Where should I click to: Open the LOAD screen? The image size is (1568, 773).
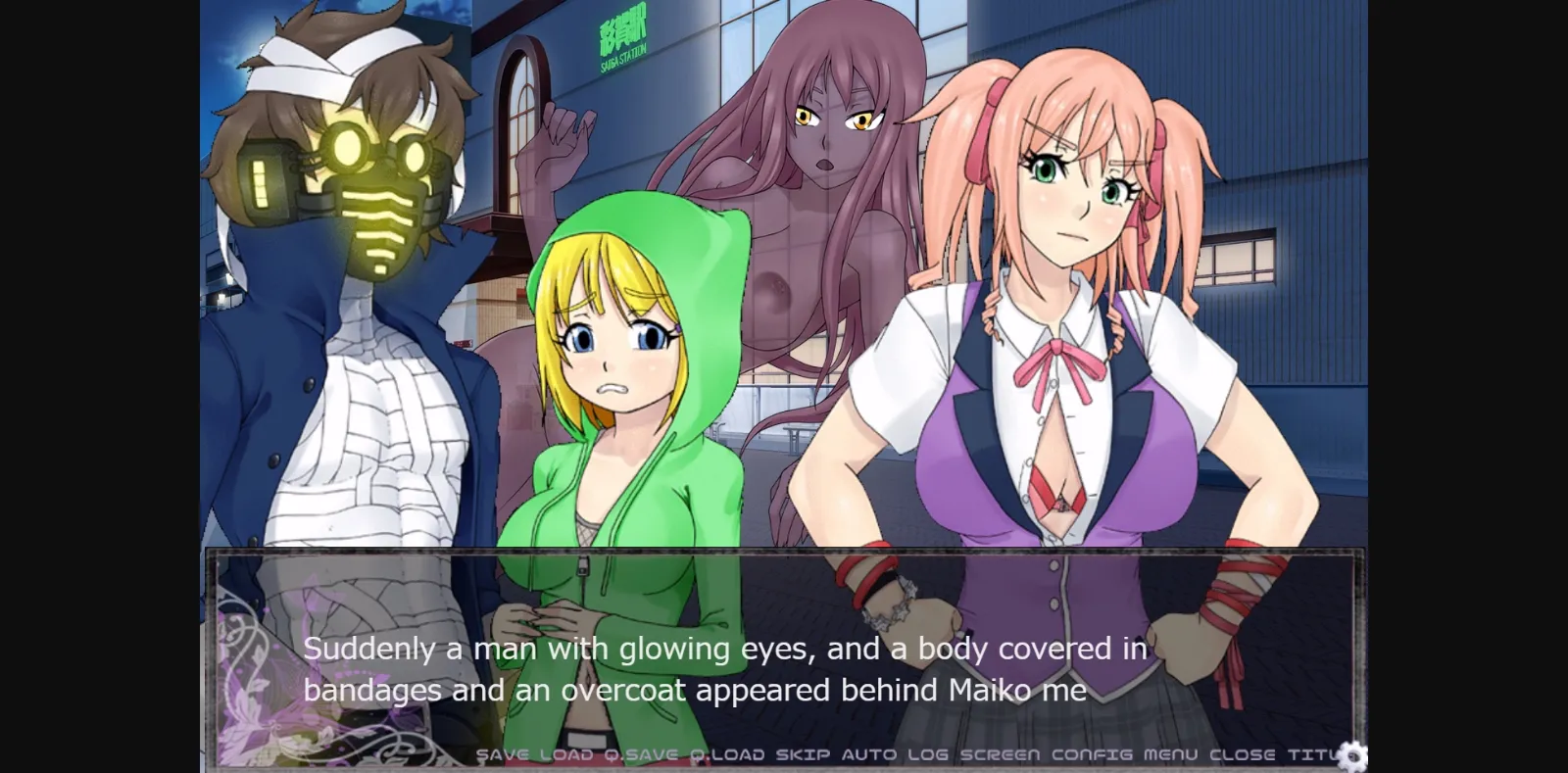566,754
